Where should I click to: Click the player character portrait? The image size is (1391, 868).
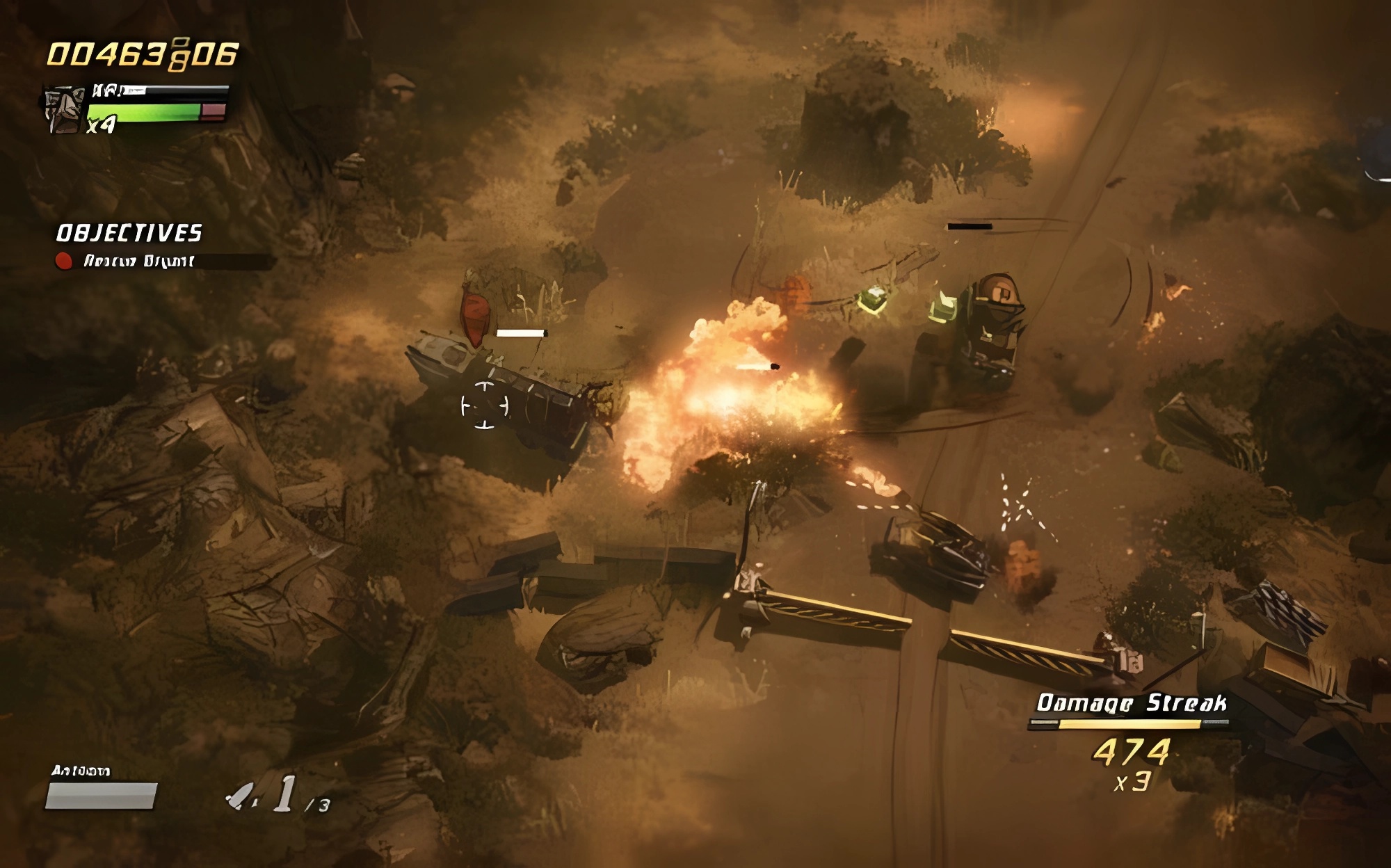pos(64,110)
